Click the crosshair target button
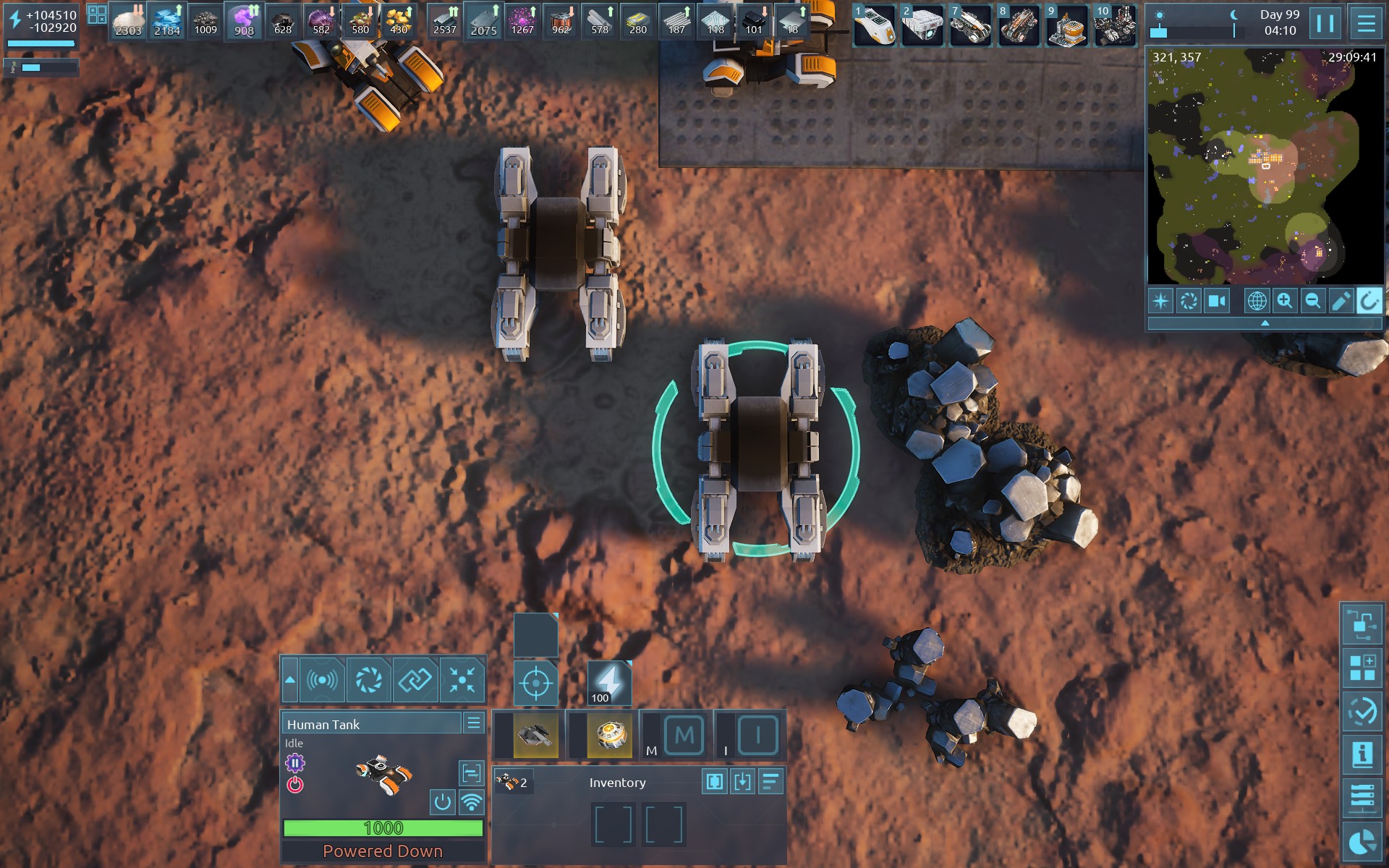 pyautogui.click(x=535, y=682)
